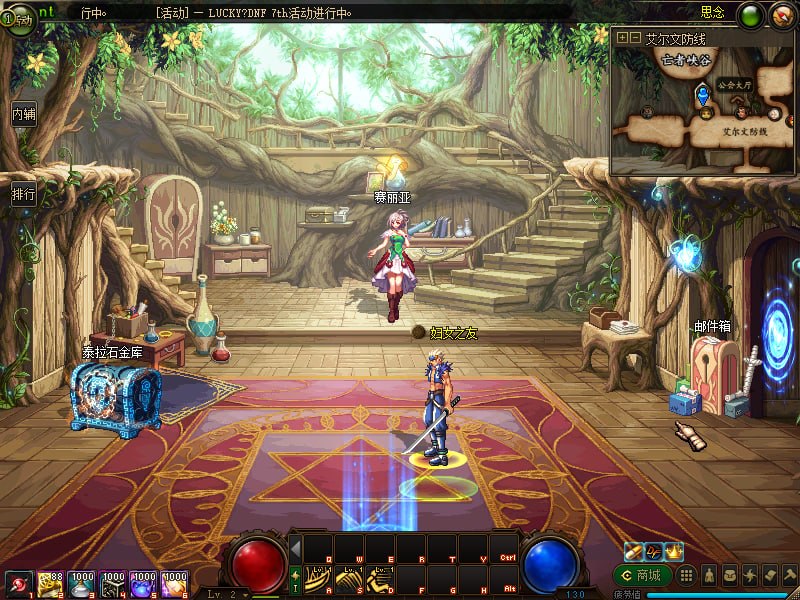Screen dimensions: 800x600
Task: Click the 3x3 grid menu button
Action: [686, 575]
